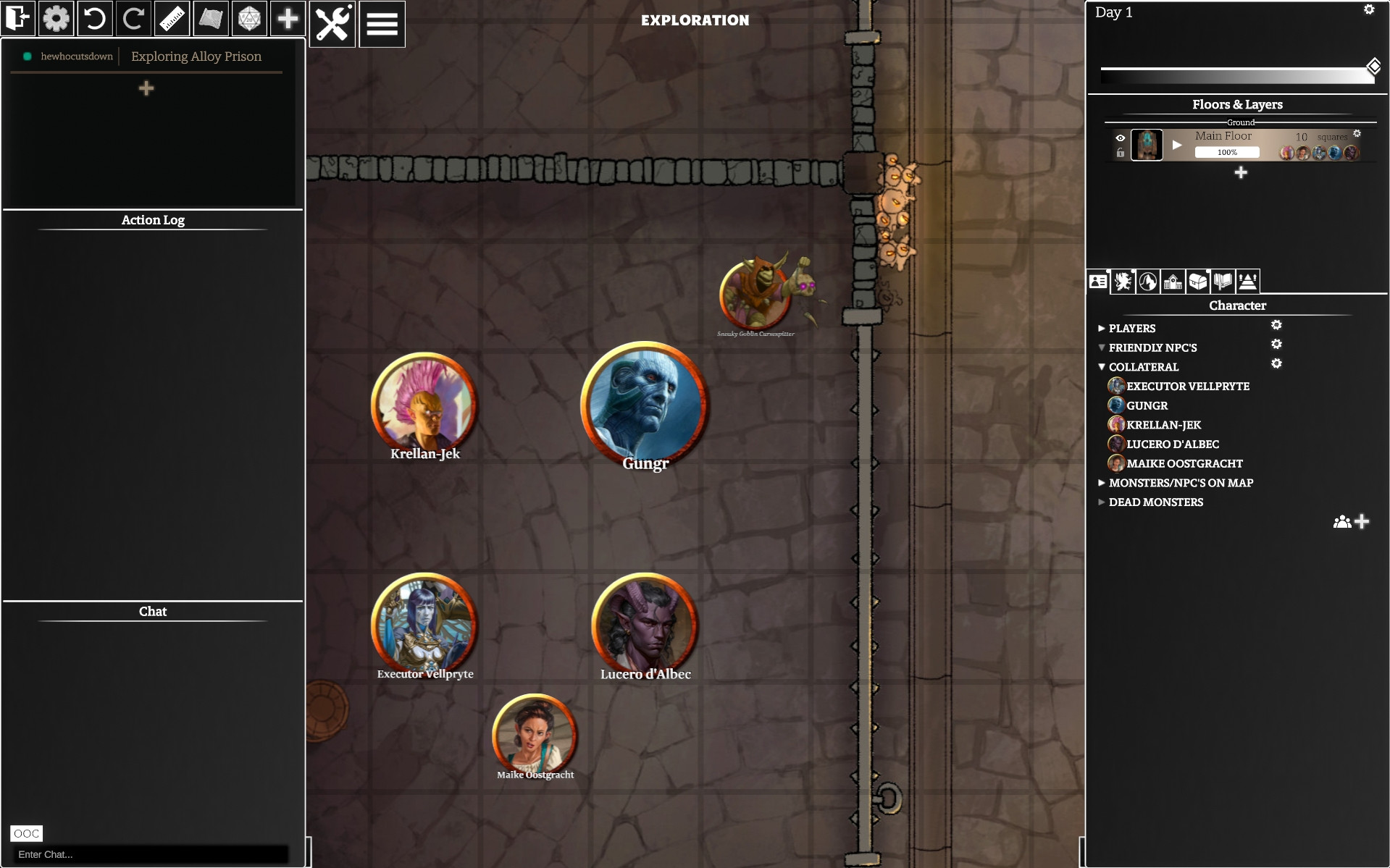Select the Exploring Alloy Prison tab
This screenshot has height=868, width=1390.
click(196, 56)
